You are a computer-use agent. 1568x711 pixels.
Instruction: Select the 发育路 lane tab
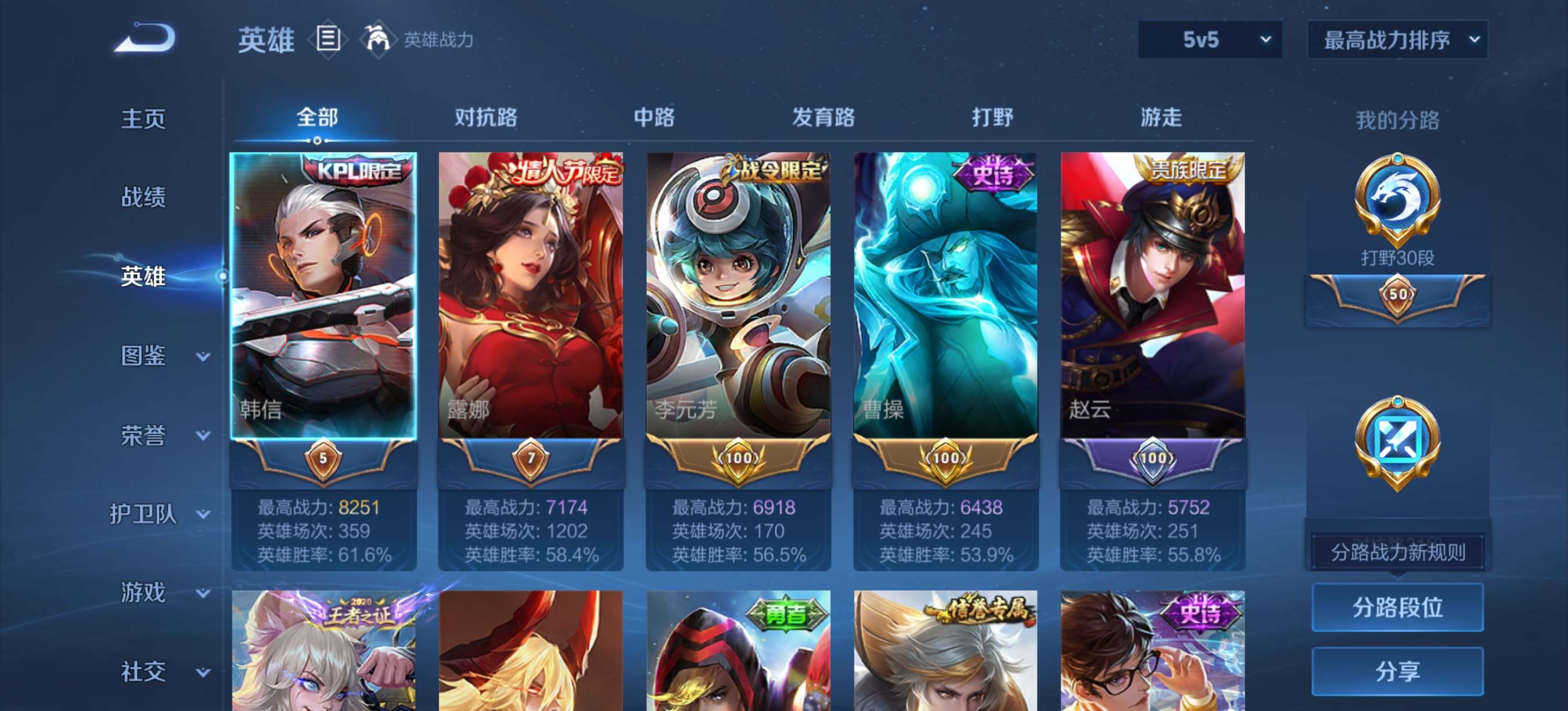[823, 117]
